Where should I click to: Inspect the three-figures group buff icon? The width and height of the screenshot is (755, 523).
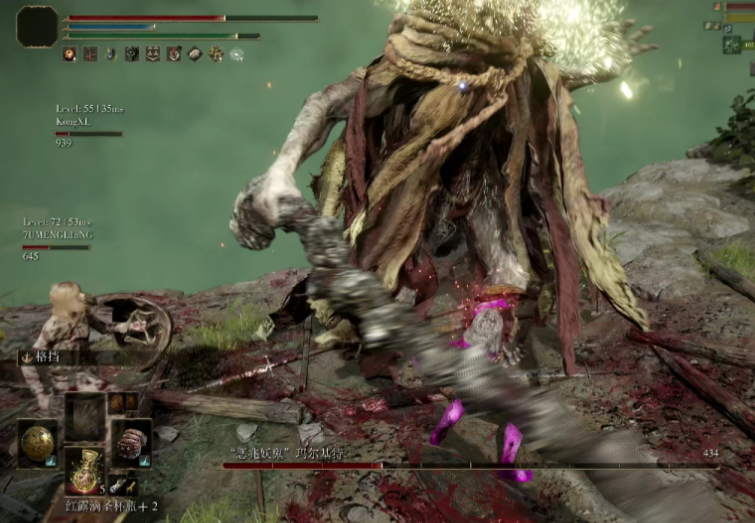(152, 54)
